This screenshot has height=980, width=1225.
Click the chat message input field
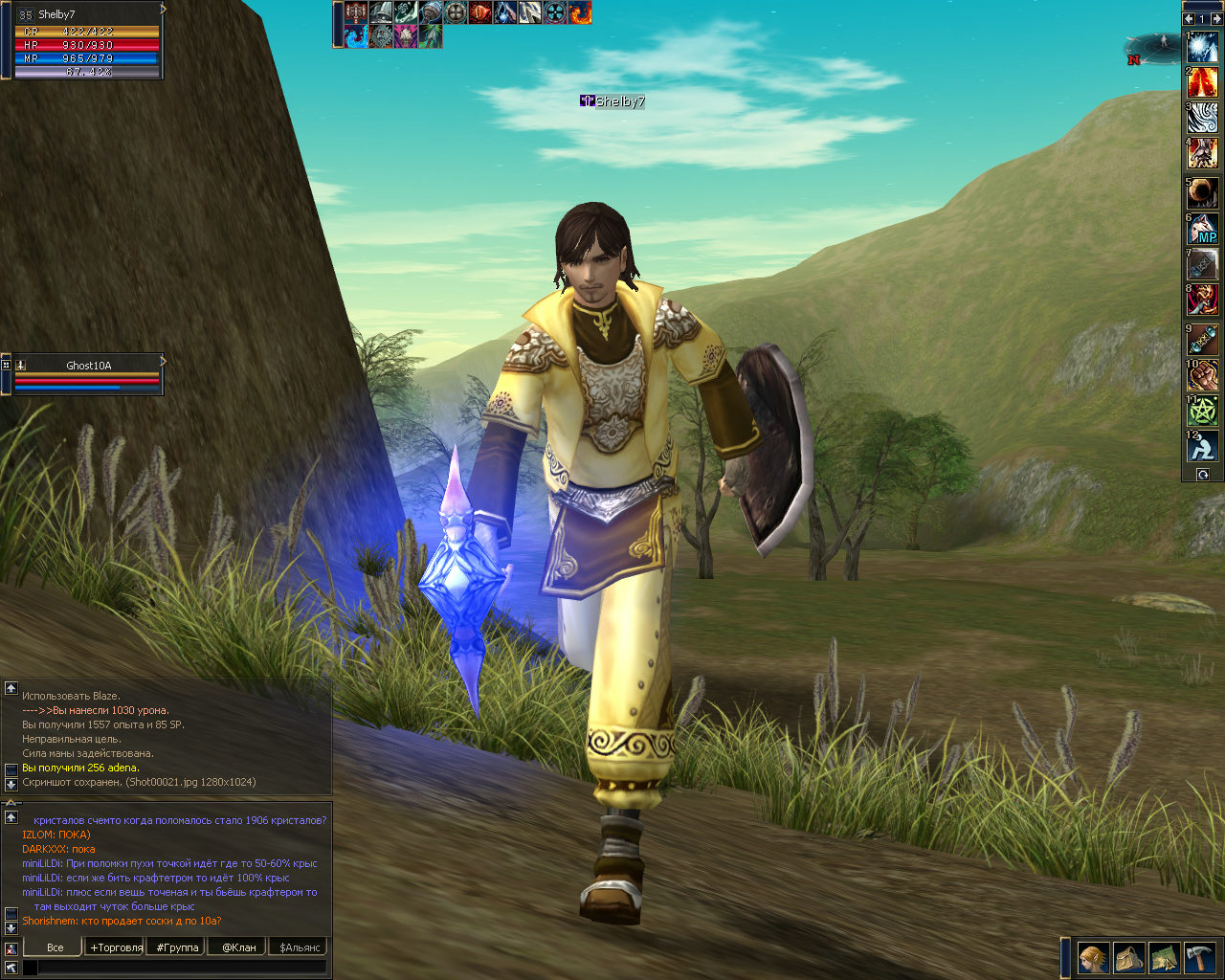point(182,968)
